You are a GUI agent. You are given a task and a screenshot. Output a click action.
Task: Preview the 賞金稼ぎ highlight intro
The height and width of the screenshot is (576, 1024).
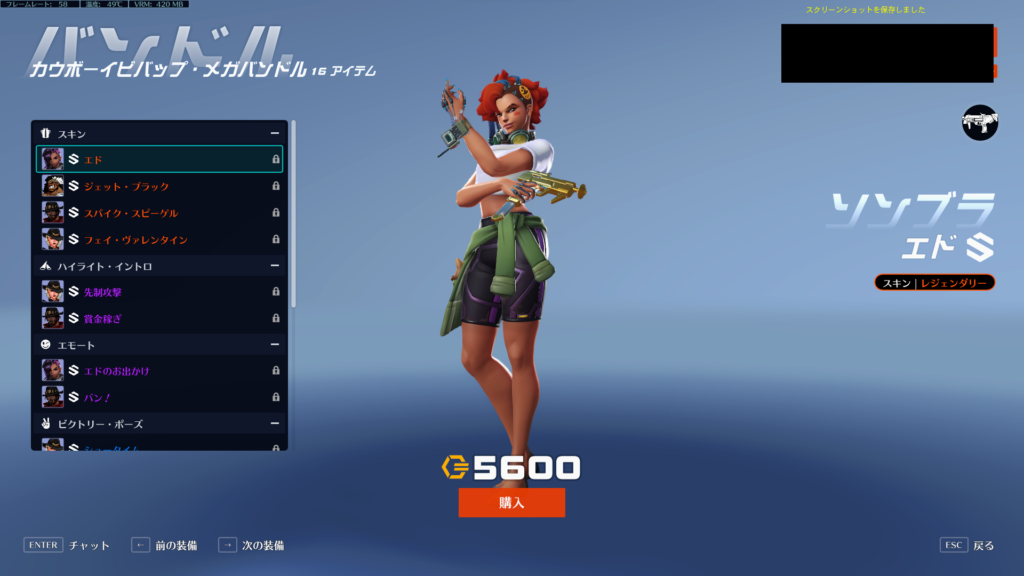tap(159, 318)
